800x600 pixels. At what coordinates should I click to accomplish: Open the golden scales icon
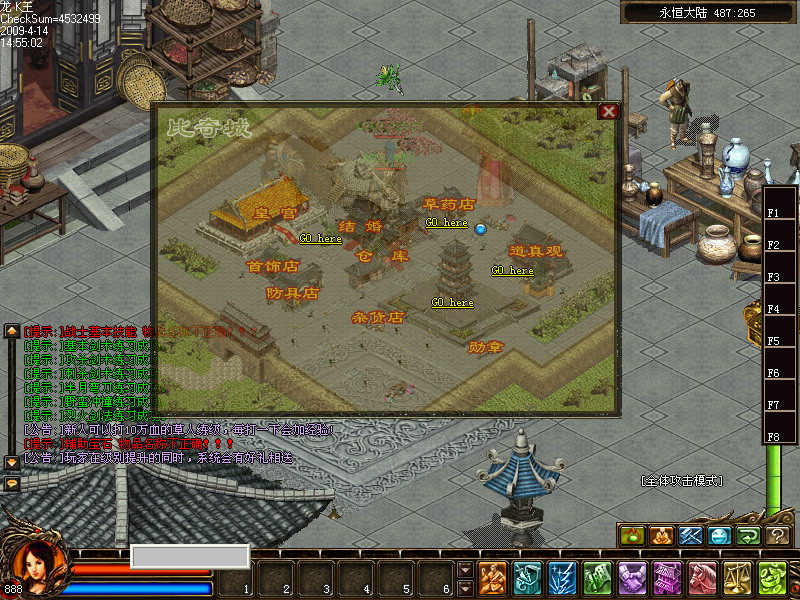click(738, 579)
